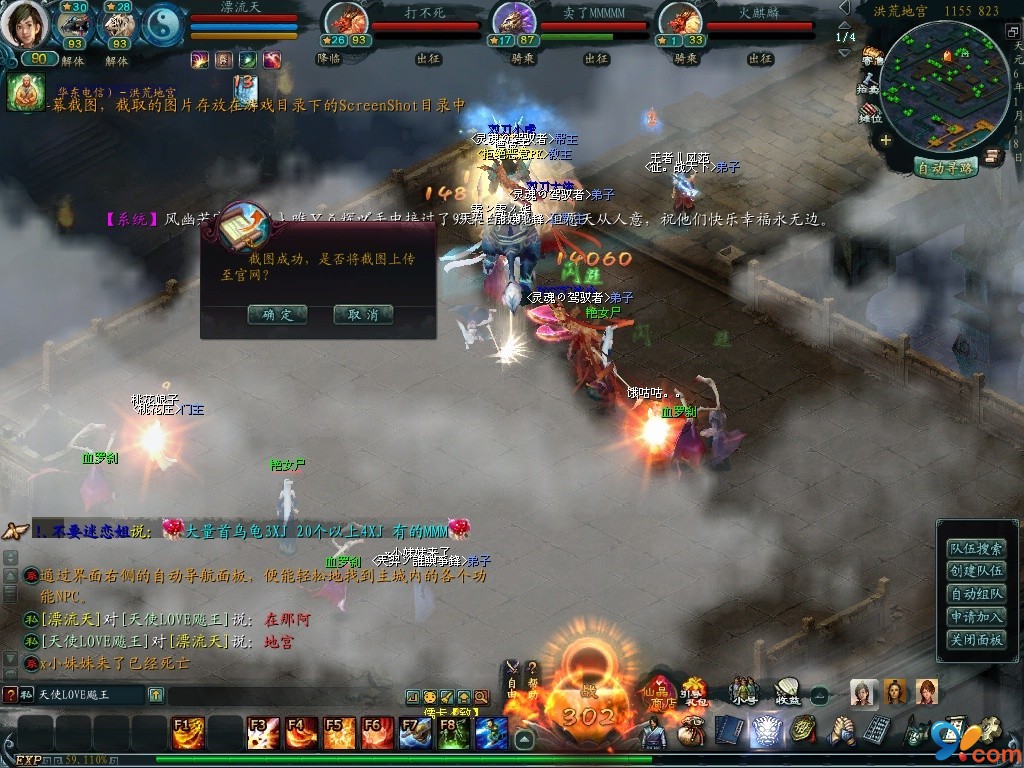Cancel the upload with 取消
Screen dimensions: 1024x768
click(363, 314)
